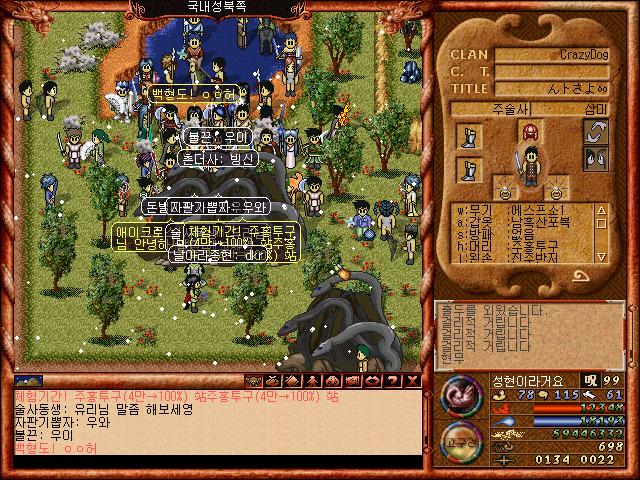Open the small landscape icon above the chat
This screenshot has height=480, width=640.
point(29,381)
